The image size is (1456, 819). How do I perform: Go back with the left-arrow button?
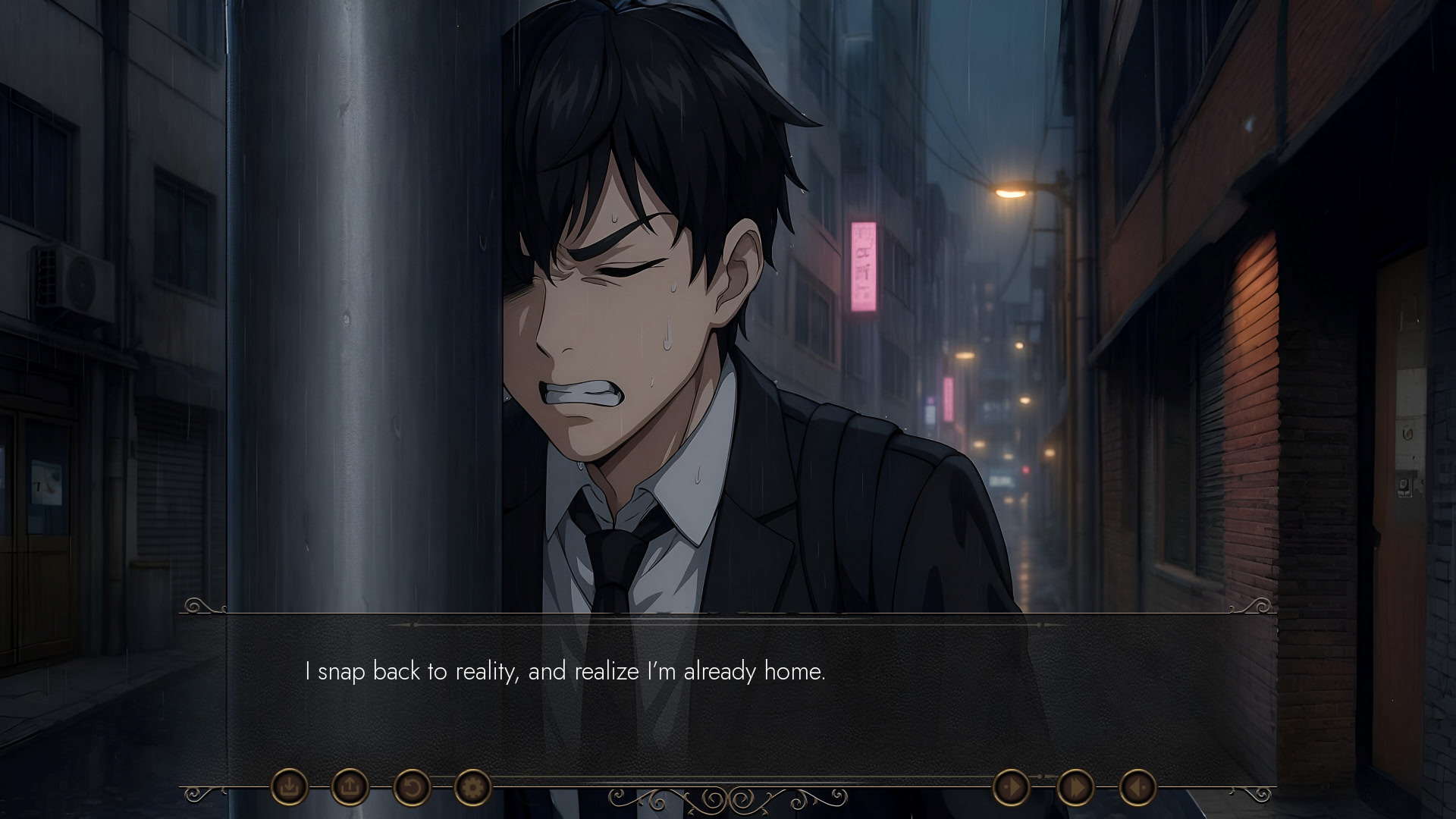click(x=1137, y=787)
